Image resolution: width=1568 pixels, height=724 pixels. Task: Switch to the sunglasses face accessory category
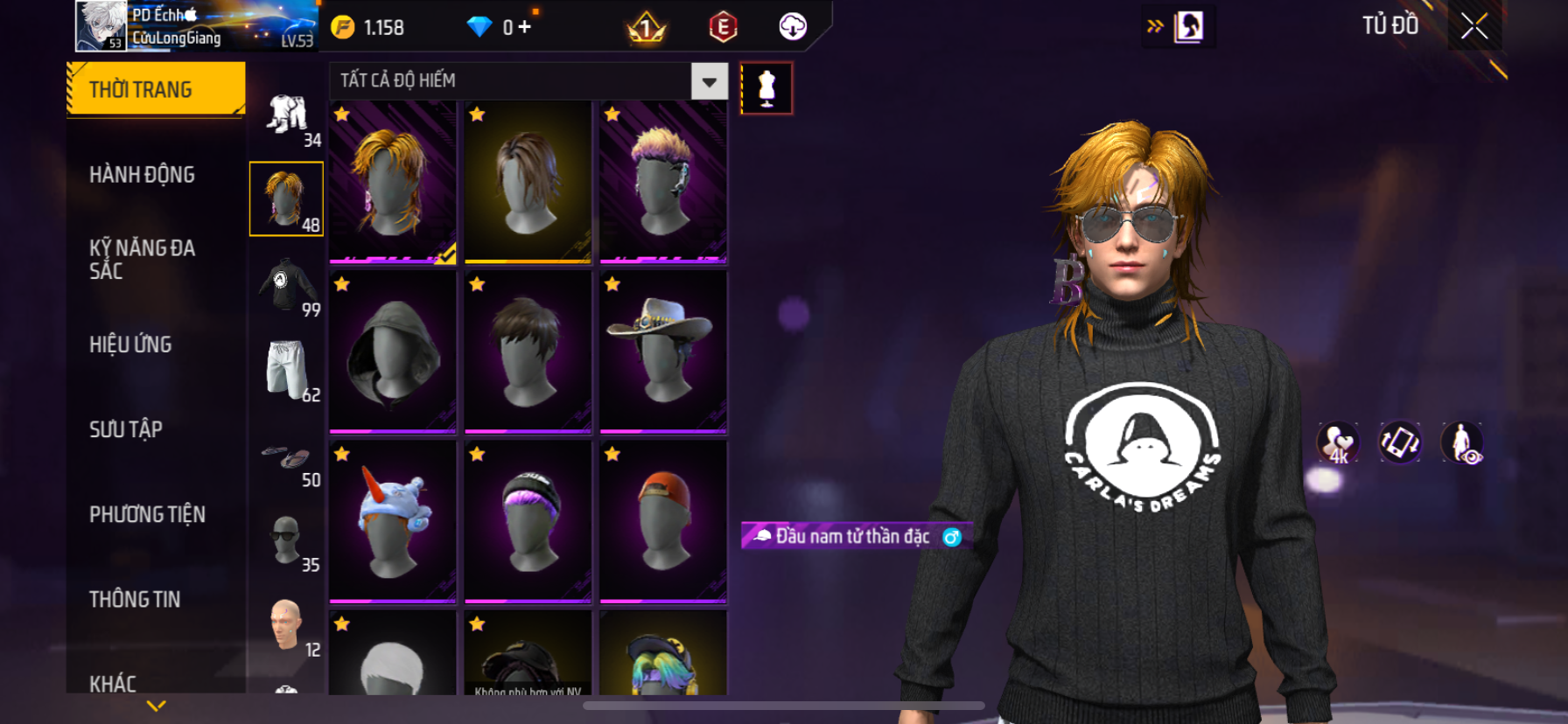[286, 540]
